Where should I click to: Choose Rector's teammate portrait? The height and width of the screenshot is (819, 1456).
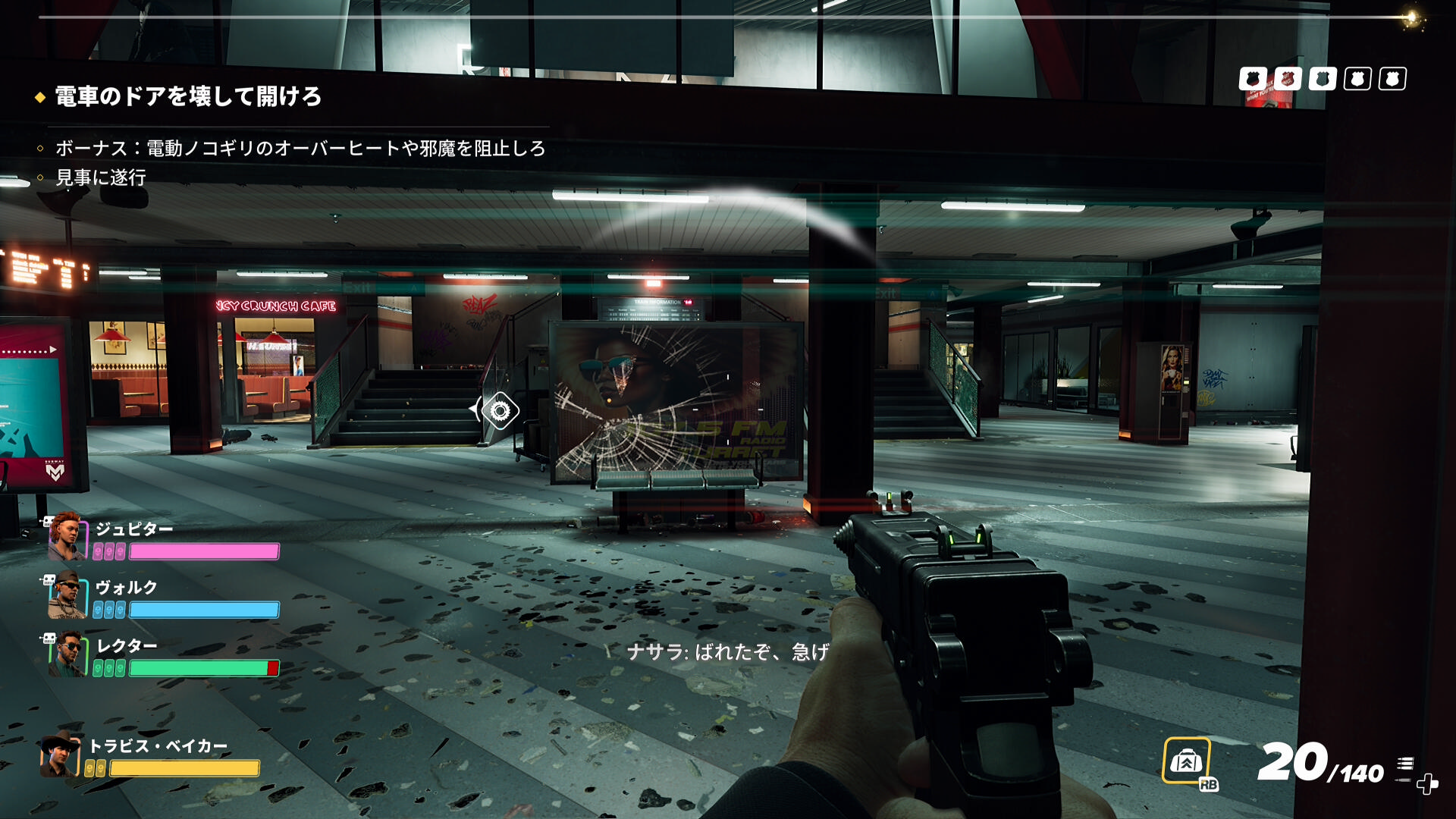pos(67,654)
